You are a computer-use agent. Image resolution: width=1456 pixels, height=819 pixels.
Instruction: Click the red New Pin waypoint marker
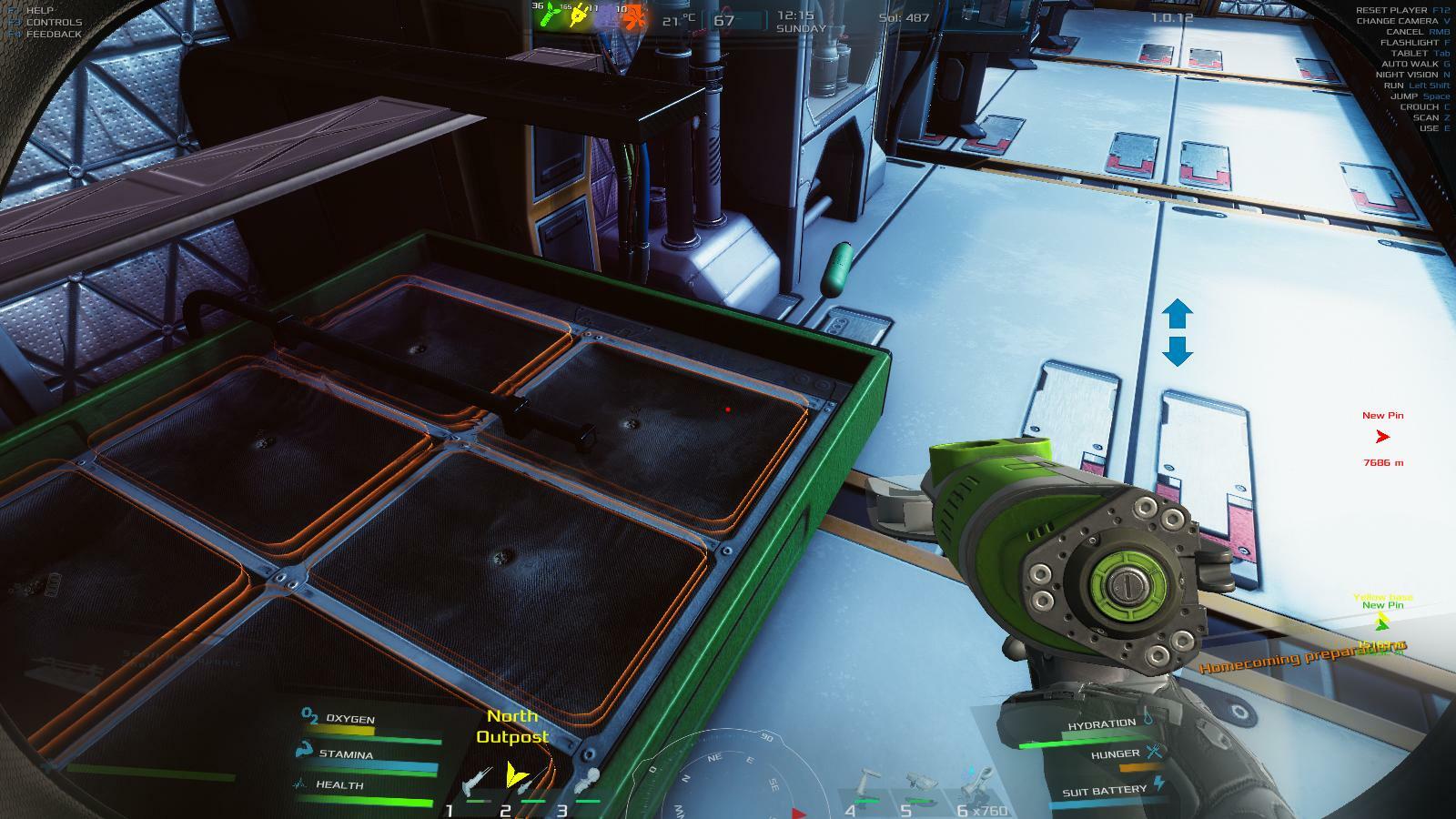(x=1382, y=437)
